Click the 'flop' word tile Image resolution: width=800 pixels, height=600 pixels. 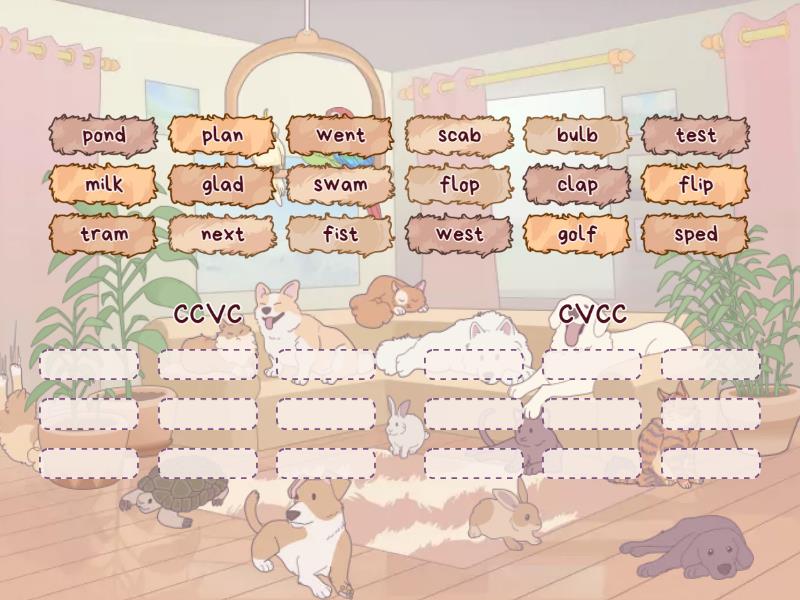pos(459,185)
